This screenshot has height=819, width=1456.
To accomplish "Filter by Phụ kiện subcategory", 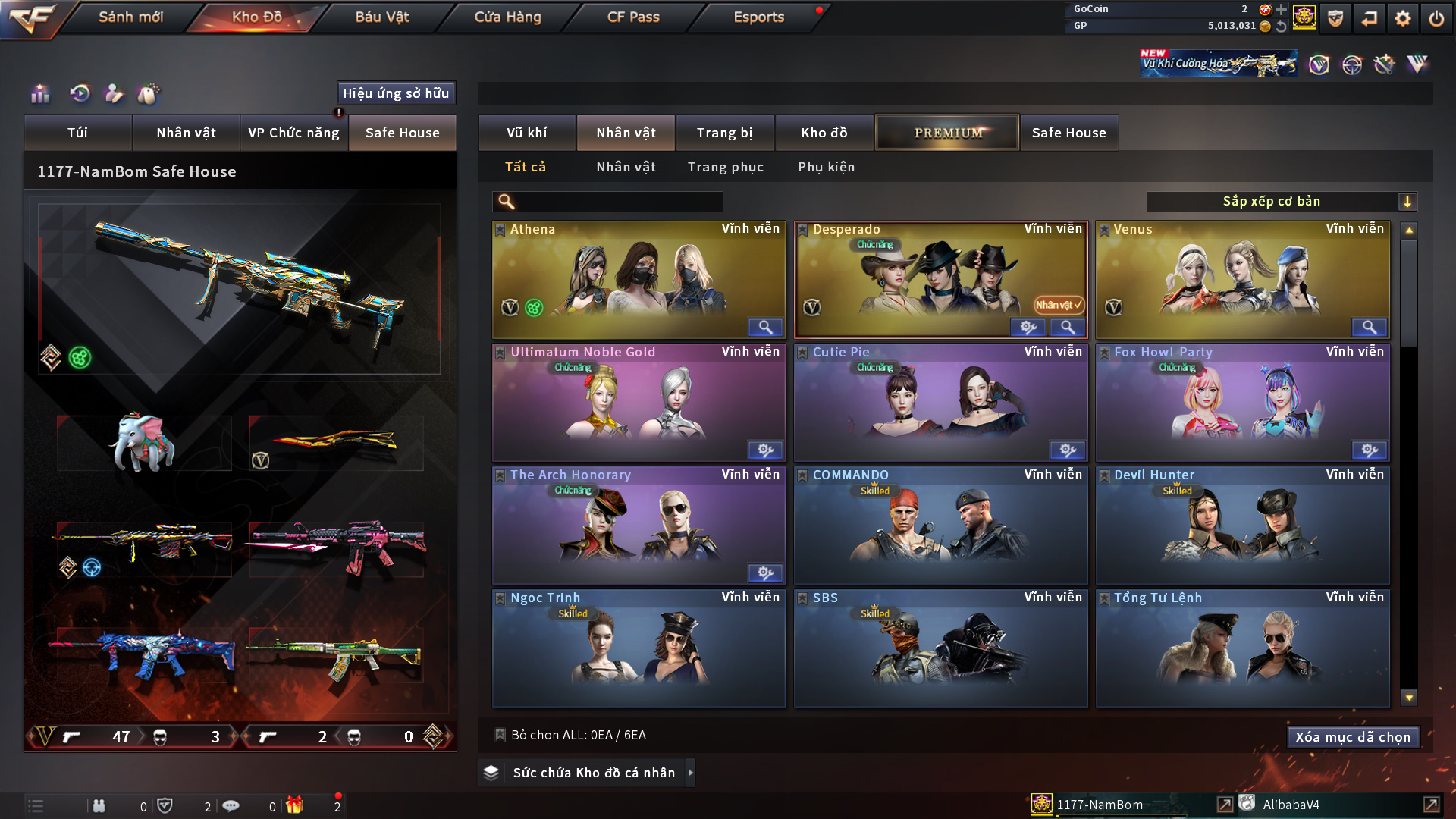I will coord(826,167).
